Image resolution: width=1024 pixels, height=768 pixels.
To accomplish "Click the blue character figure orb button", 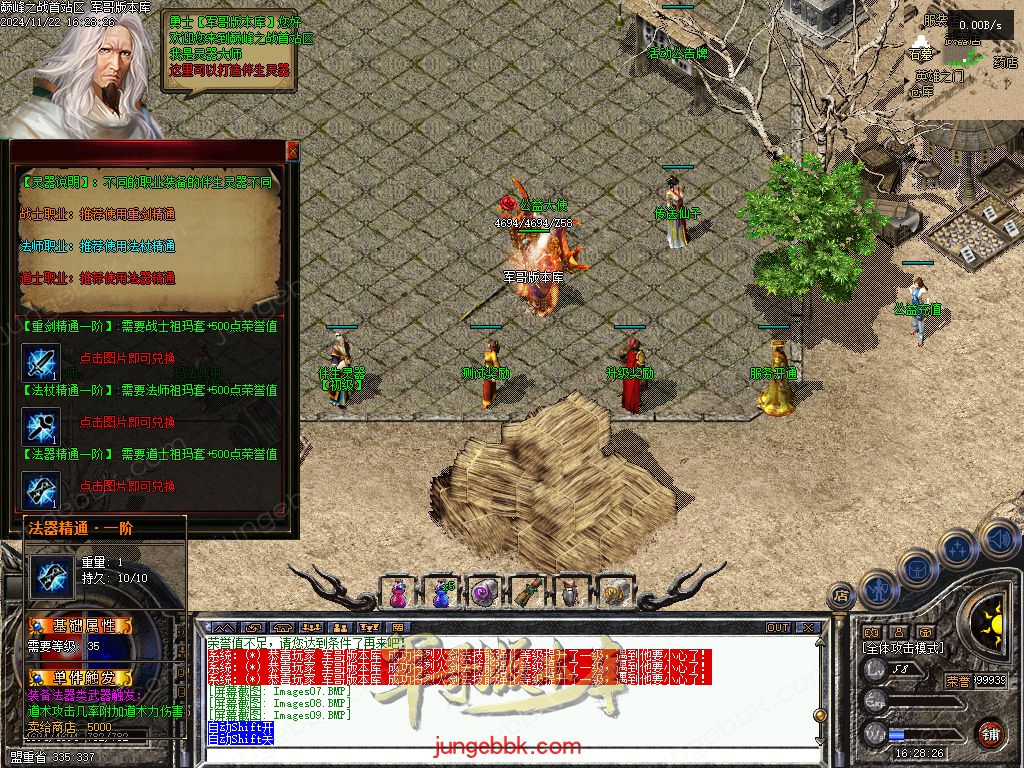I will (x=878, y=589).
